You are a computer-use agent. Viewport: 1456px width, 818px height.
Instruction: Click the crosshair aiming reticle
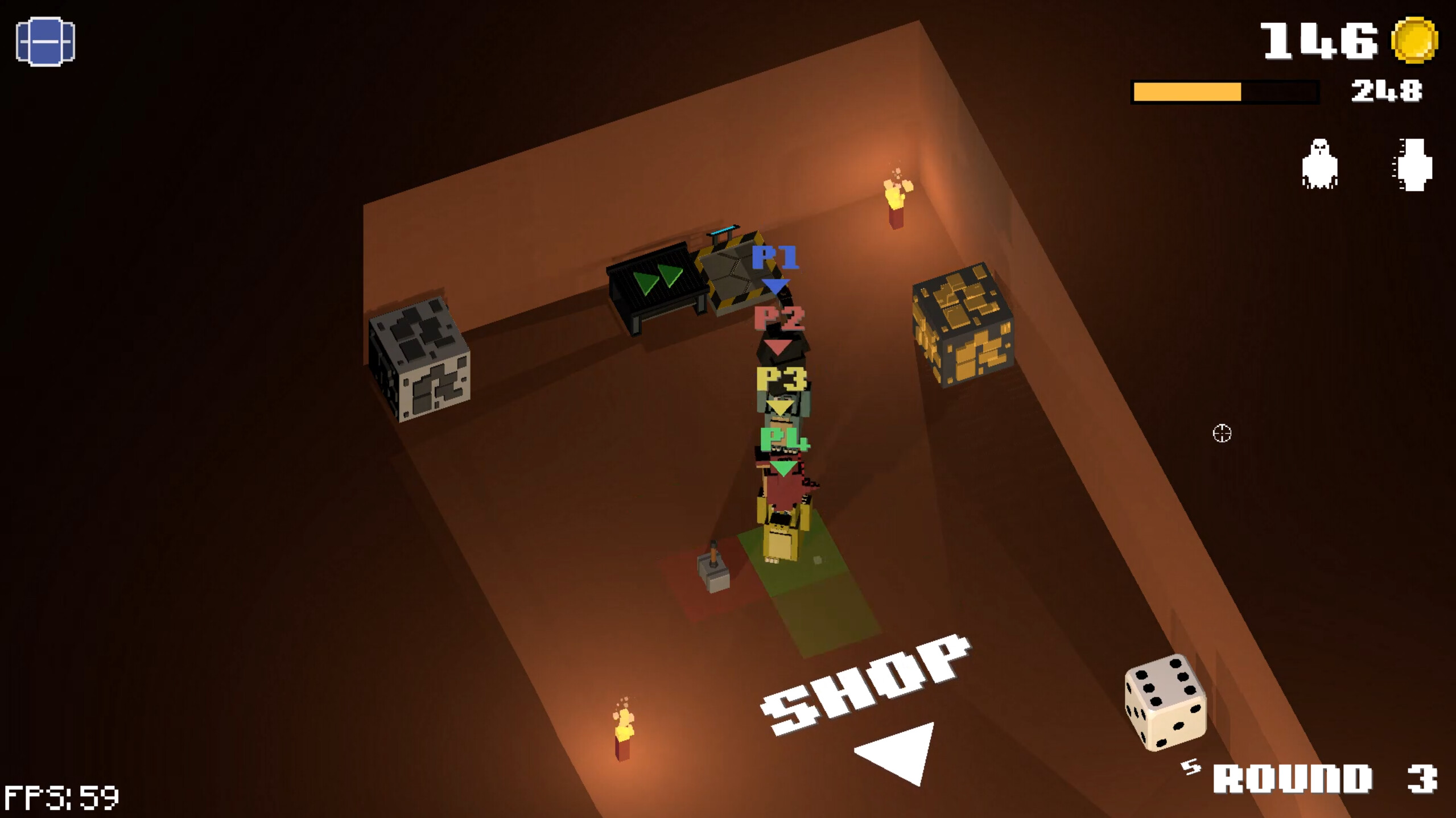tap(1221, 434)
